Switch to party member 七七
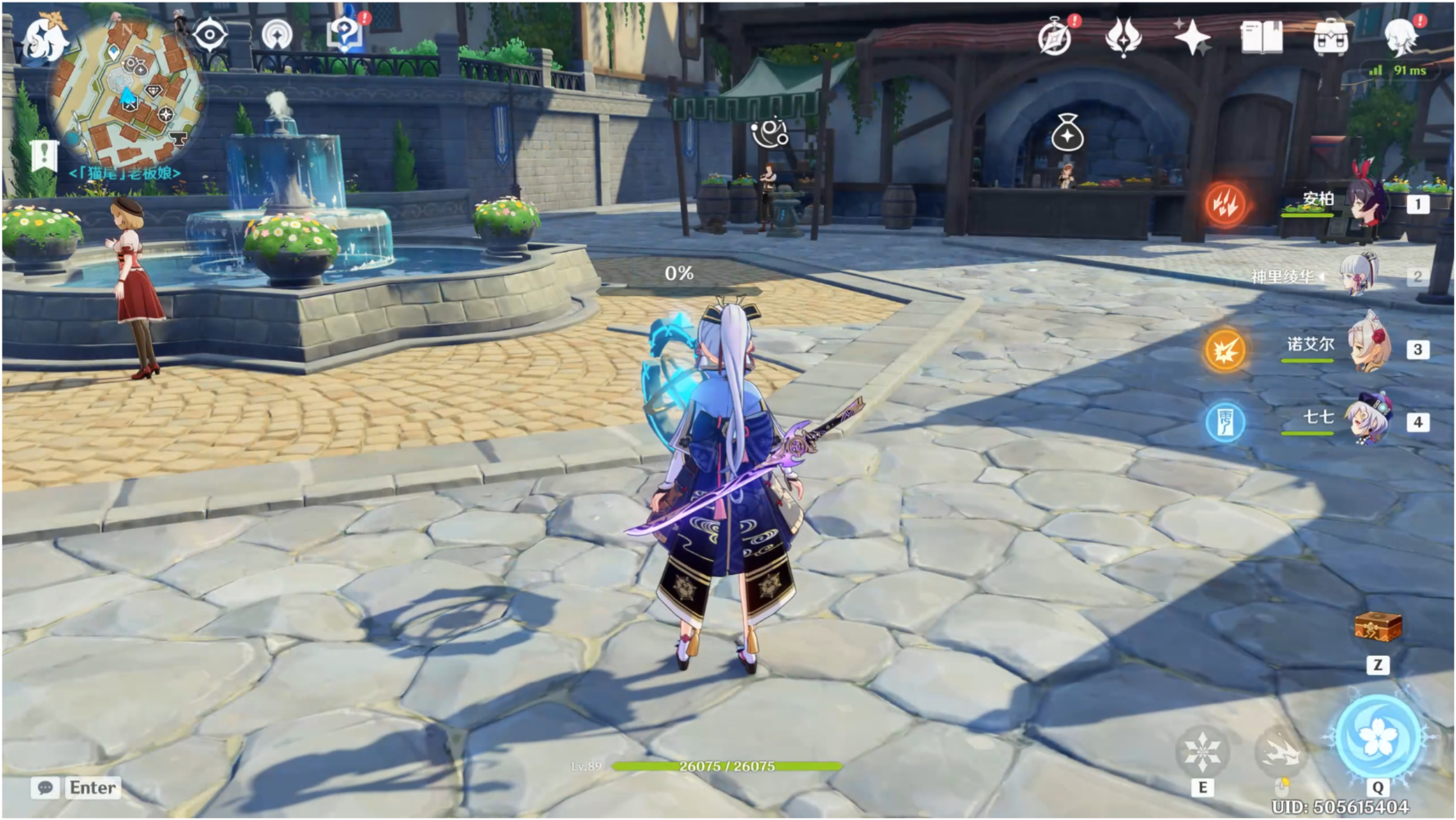 tap(1367, 421)
